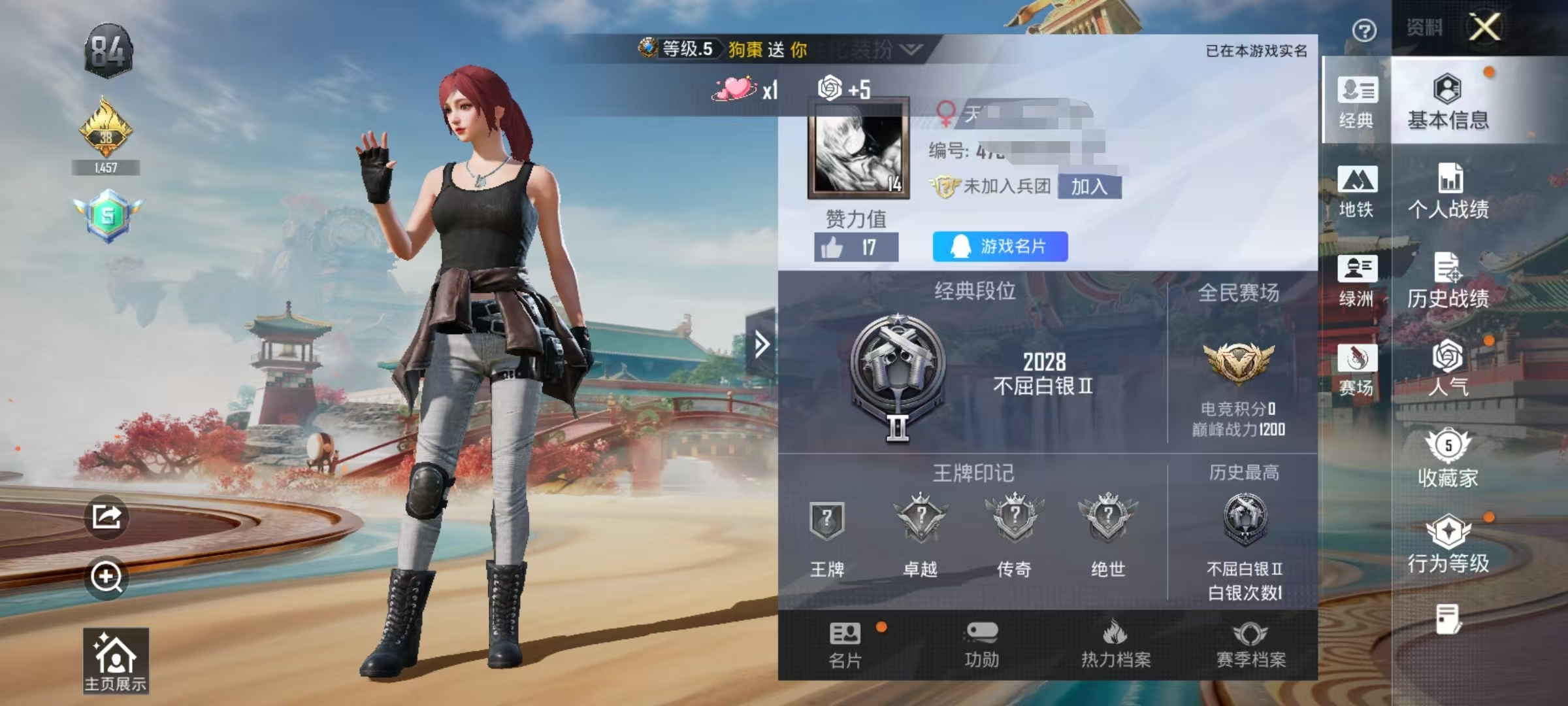Select the 经典 mode tab
Screen dimensions: 1568x706
[1356, 102]
